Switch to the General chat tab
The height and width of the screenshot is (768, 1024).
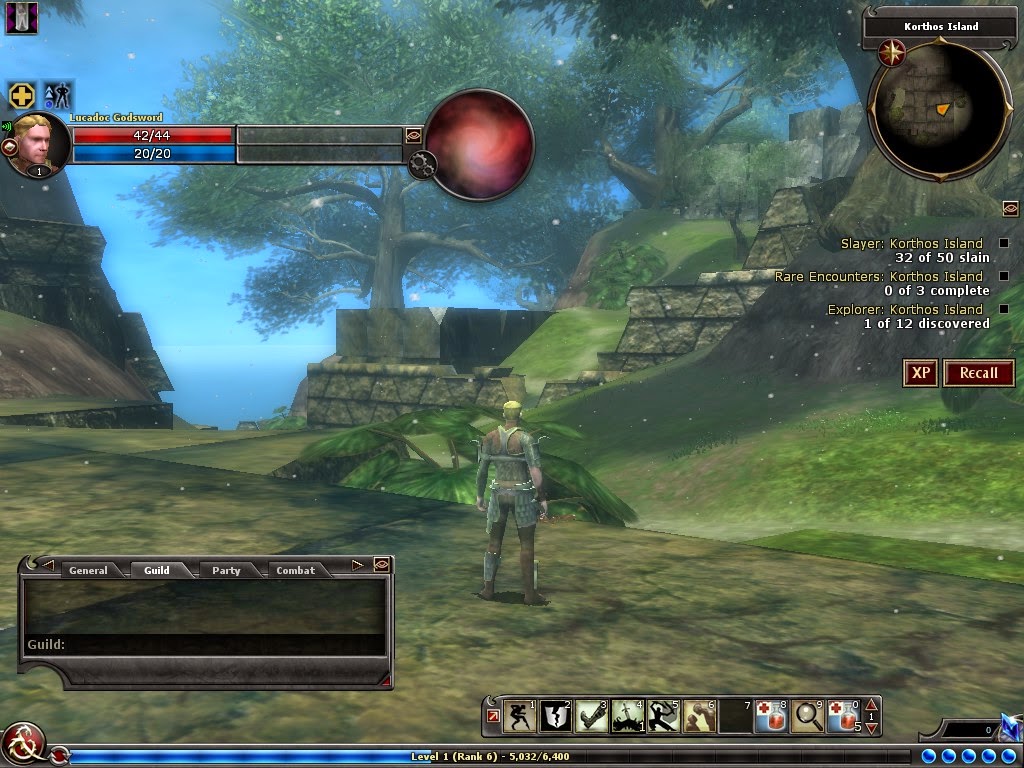tap(88, 570)
